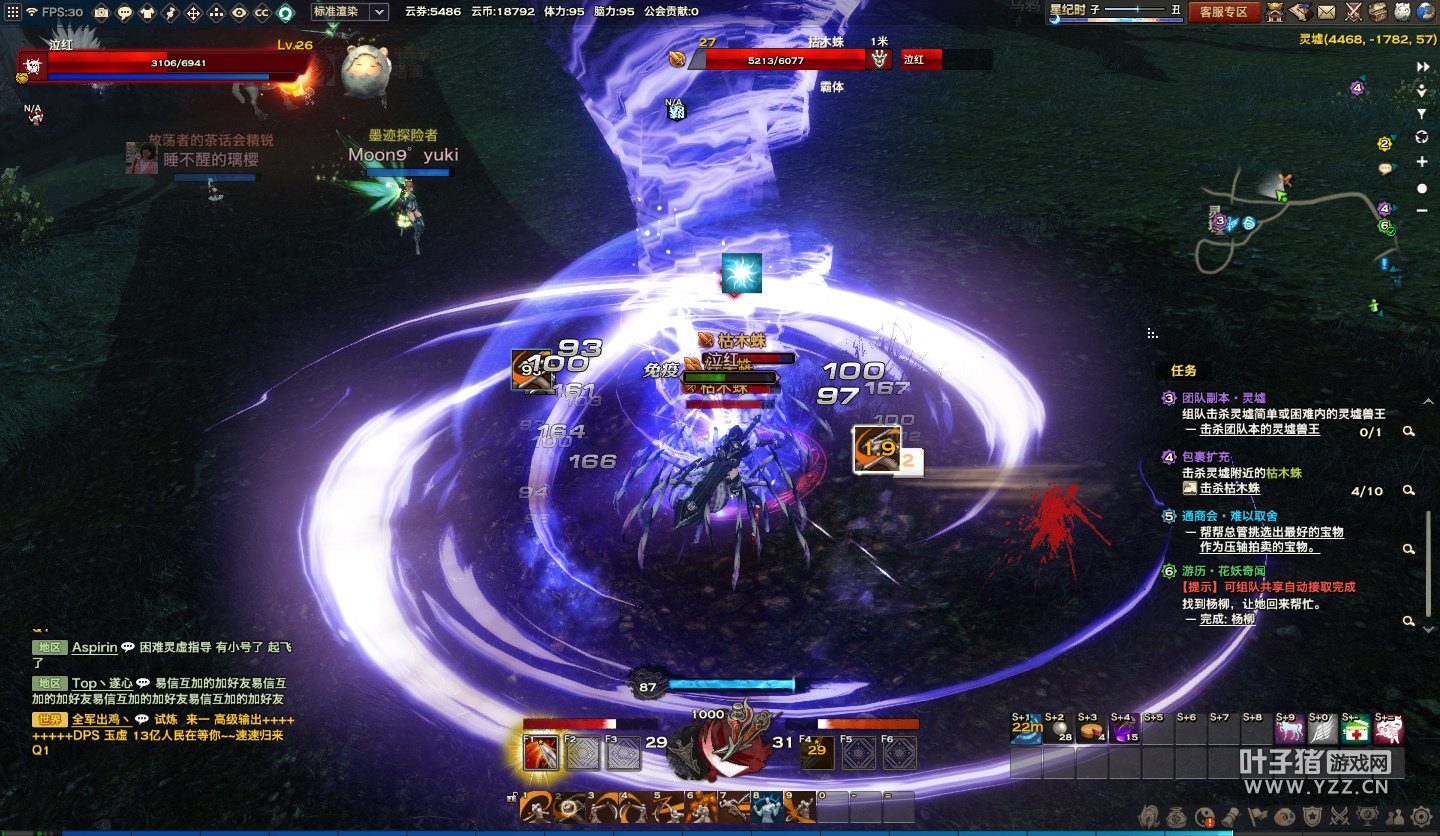The width and height of the screenshot is (1440, 836).
Task: Click player name Aspirin in chat
Action: coord(94,648)
